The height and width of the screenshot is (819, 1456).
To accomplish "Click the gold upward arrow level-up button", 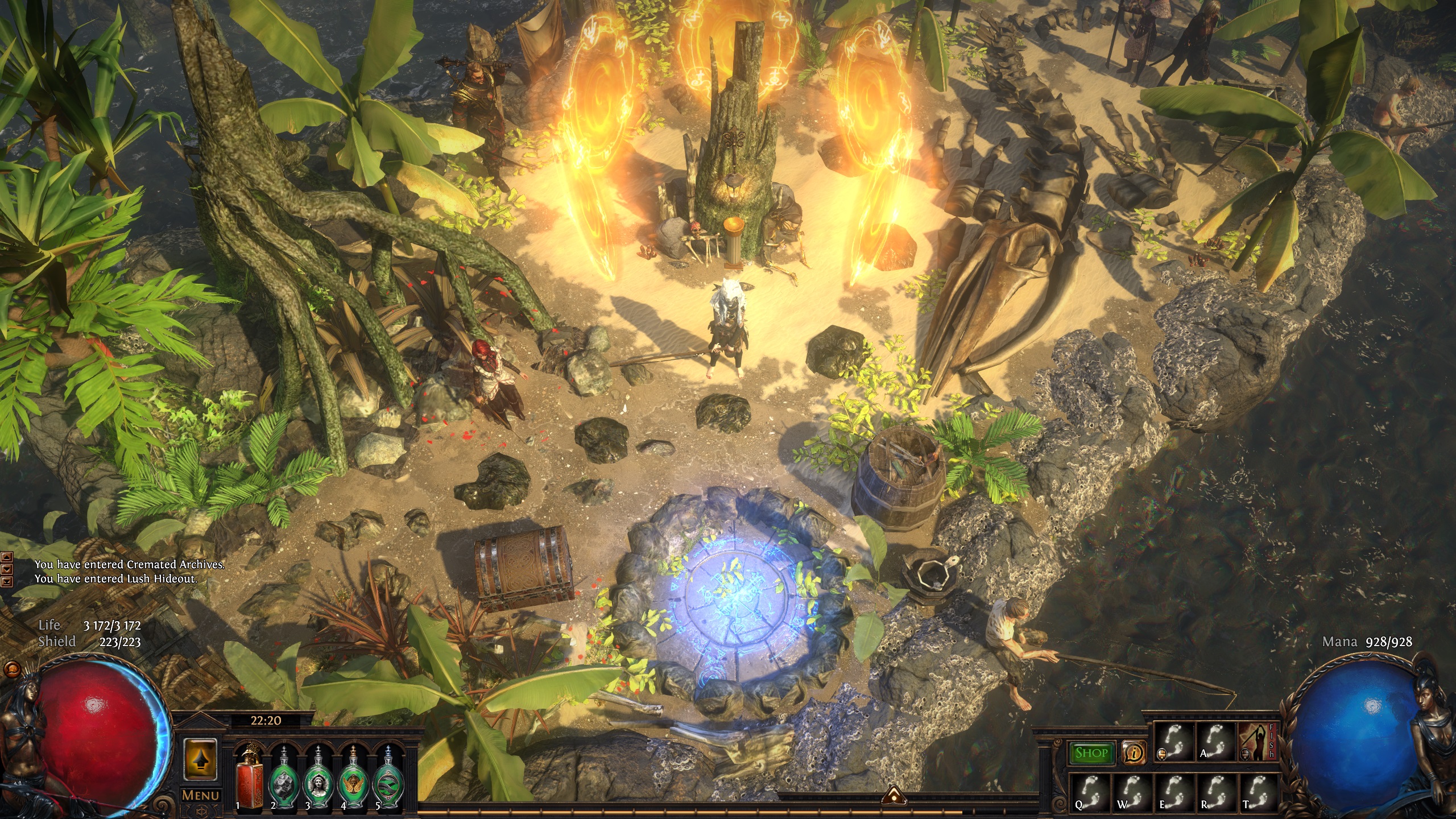I will [x=200, y=760].
